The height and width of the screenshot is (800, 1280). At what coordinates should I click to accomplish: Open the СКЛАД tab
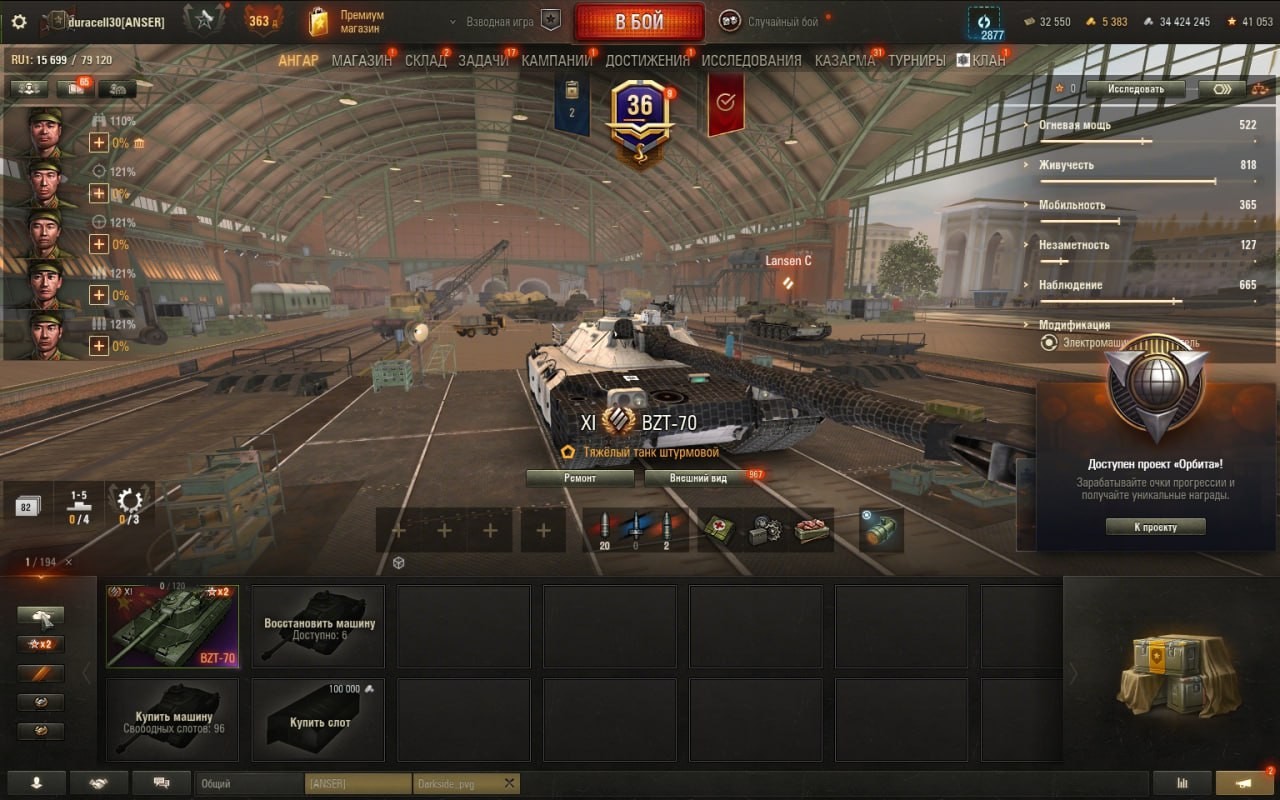pyautogui.click(x=425, y=60)
